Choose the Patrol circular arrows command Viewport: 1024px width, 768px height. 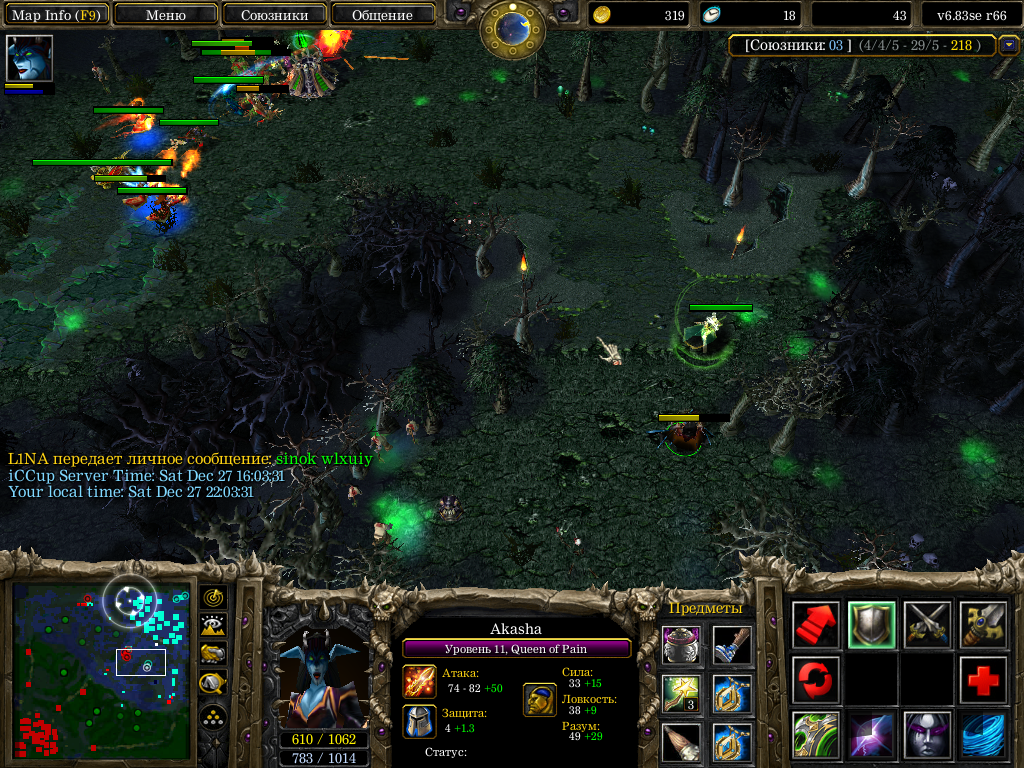(x=816, y=680)
